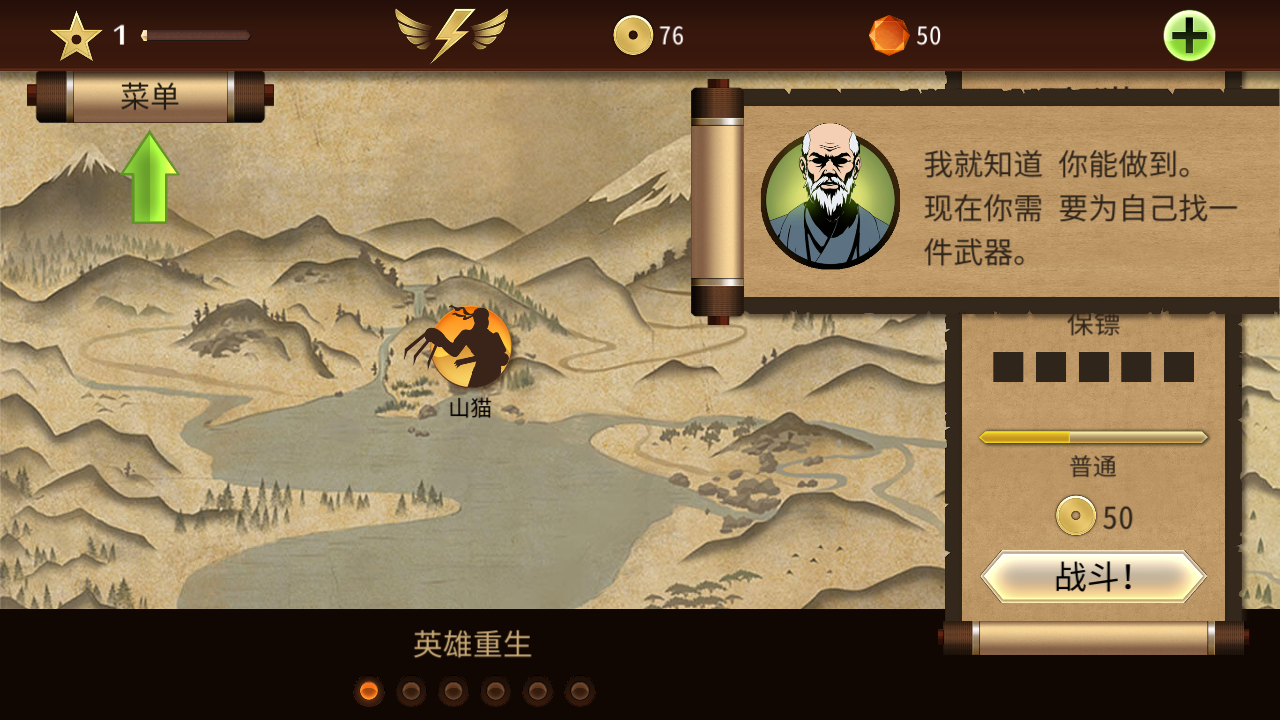The height and width of the screenshot is (720, 1280).
Task: Tap the green plus button to add currency
Action: click(x=1189, y=36)
